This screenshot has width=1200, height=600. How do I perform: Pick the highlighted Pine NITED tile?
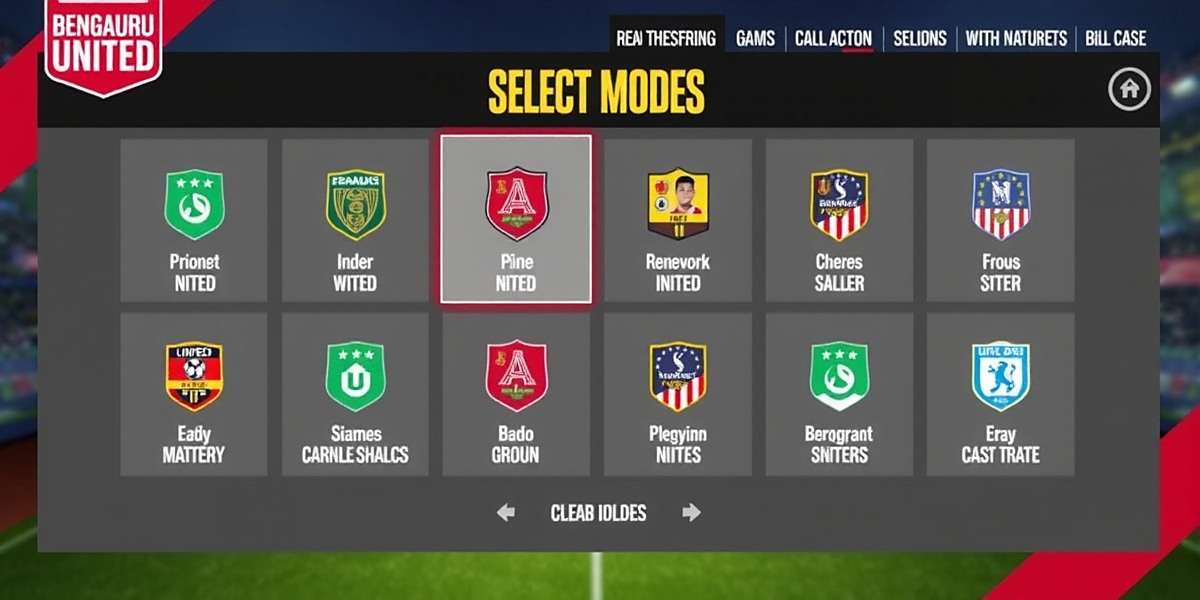(x=516, y=220)
